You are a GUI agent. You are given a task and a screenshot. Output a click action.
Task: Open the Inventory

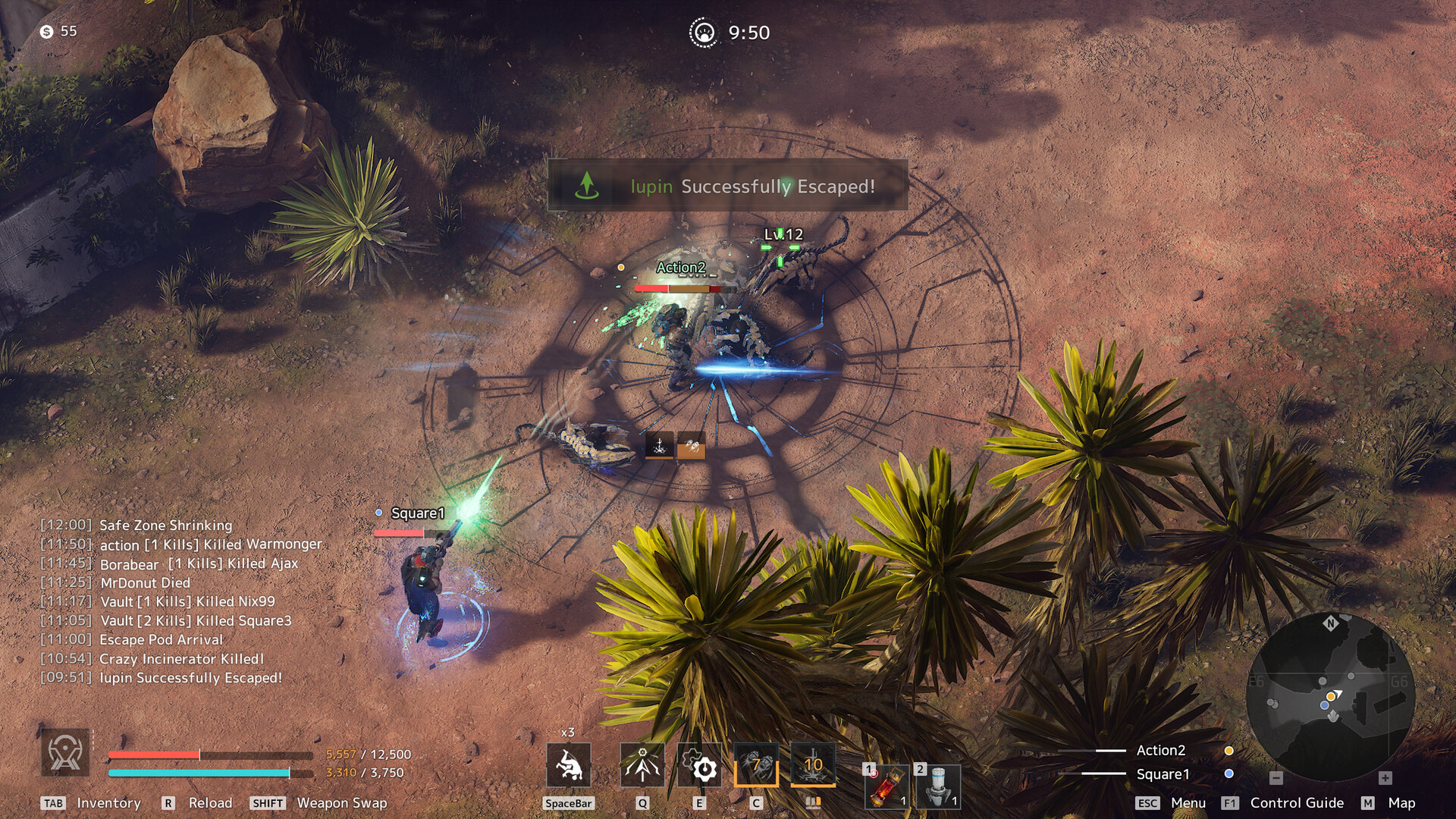pos(108,803)
